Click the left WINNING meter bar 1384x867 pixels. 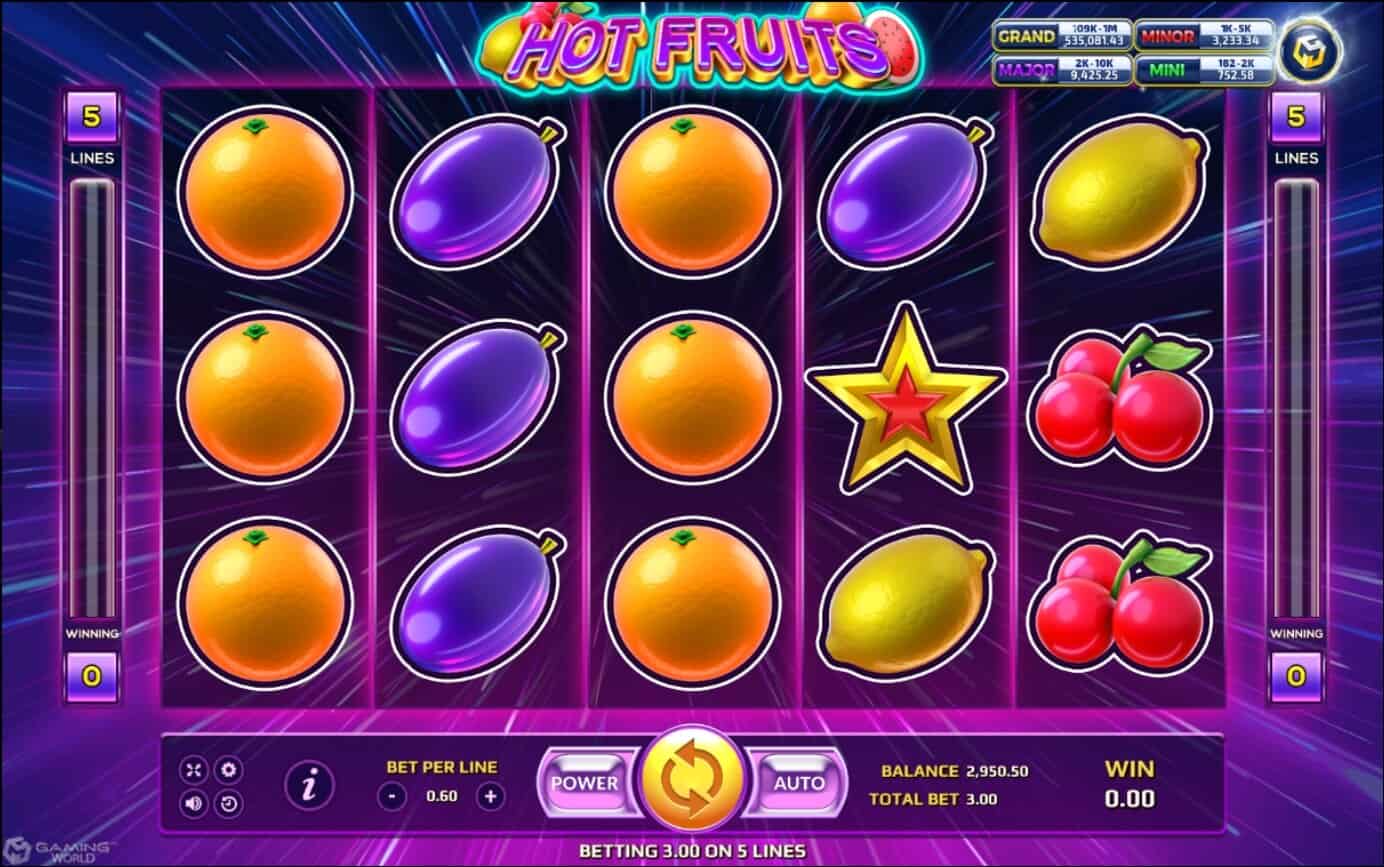coord(91,400)
